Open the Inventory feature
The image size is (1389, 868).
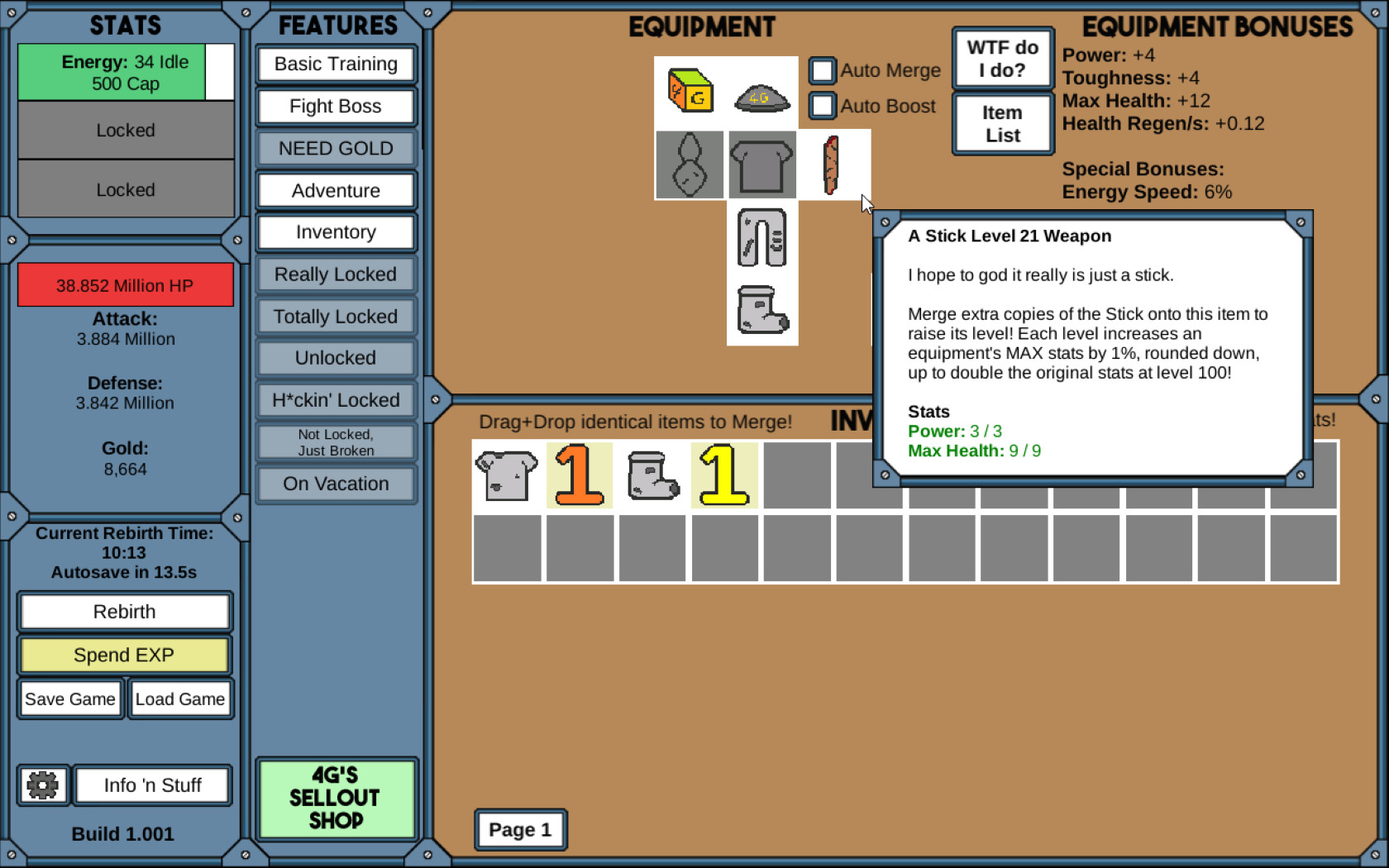335,232
